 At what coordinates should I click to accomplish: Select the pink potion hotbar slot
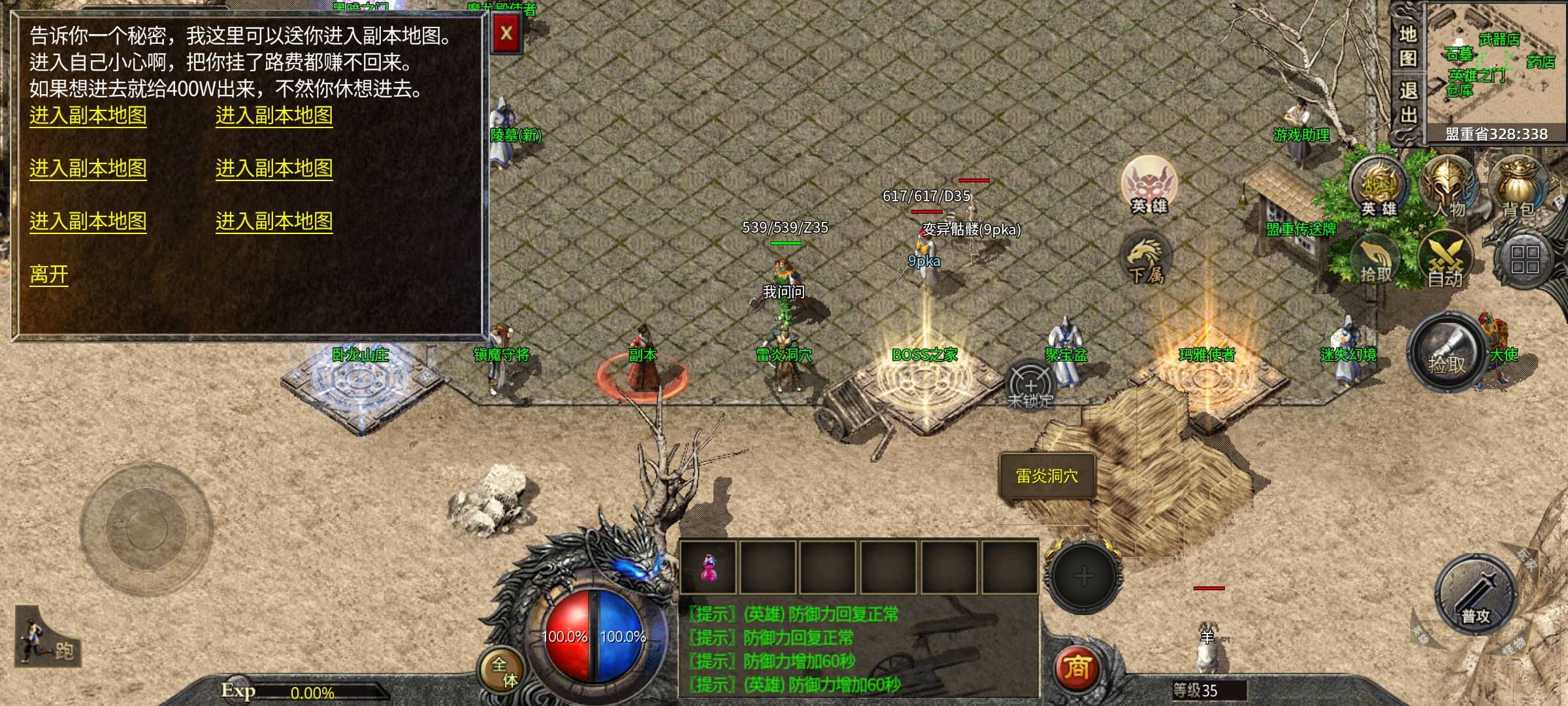(708, 567)
